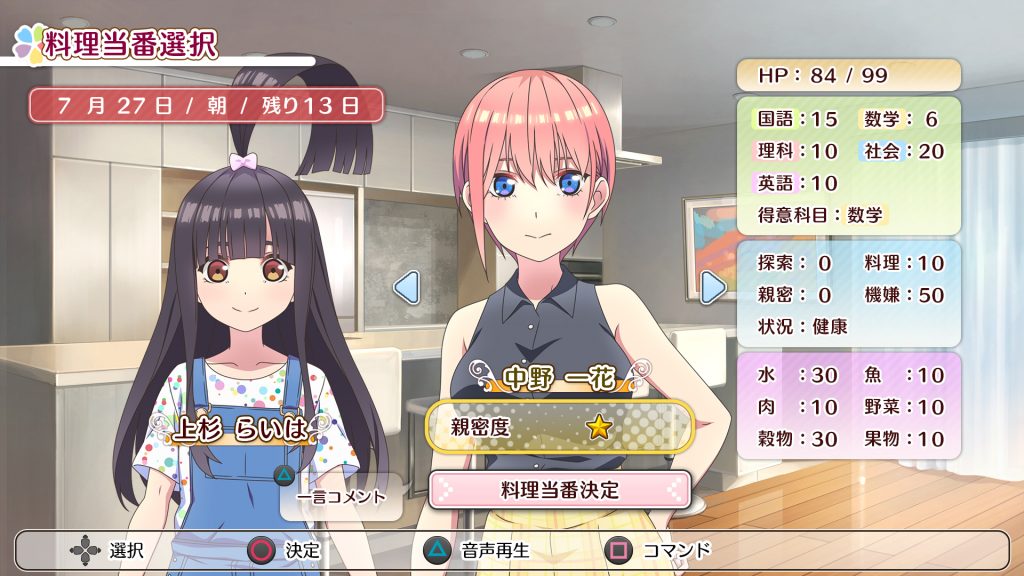Confirm cooking duty with 料理当番決定 button

pyautogui.click(x=559, y=490)
